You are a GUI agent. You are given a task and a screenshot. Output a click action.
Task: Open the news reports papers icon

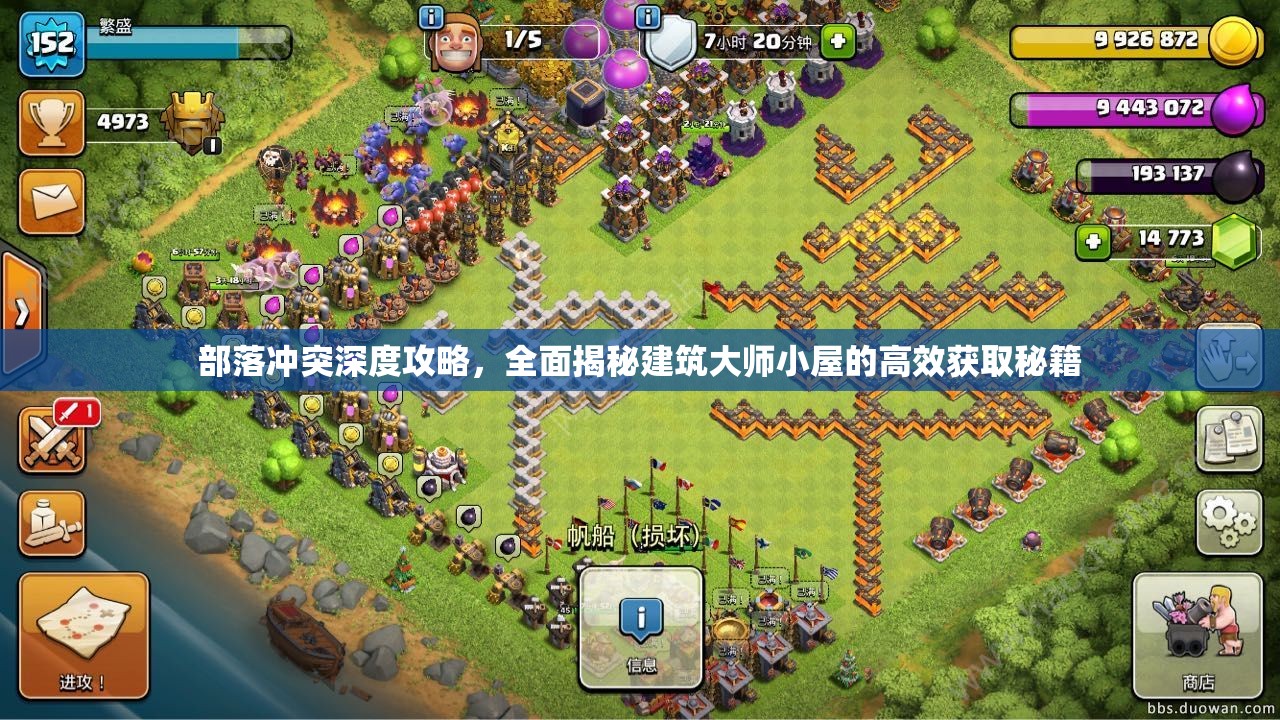point(1232,440)
